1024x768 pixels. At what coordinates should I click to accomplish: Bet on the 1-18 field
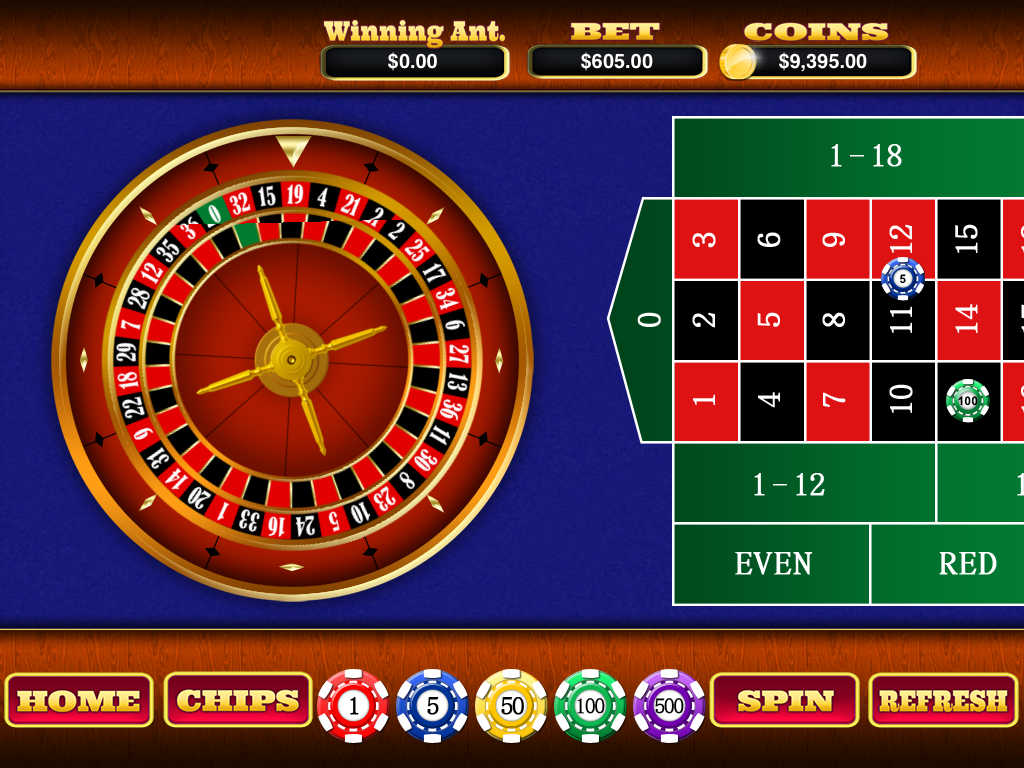point(866,156)
